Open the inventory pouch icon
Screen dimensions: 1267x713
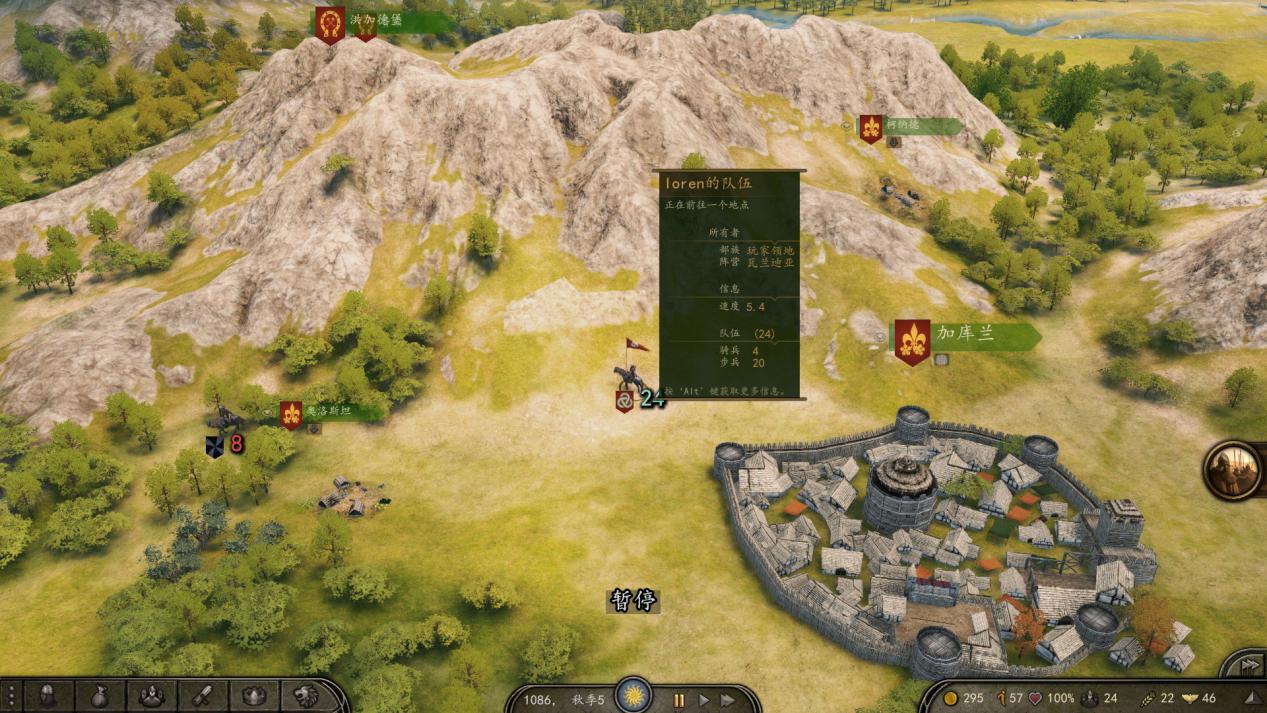99,696
